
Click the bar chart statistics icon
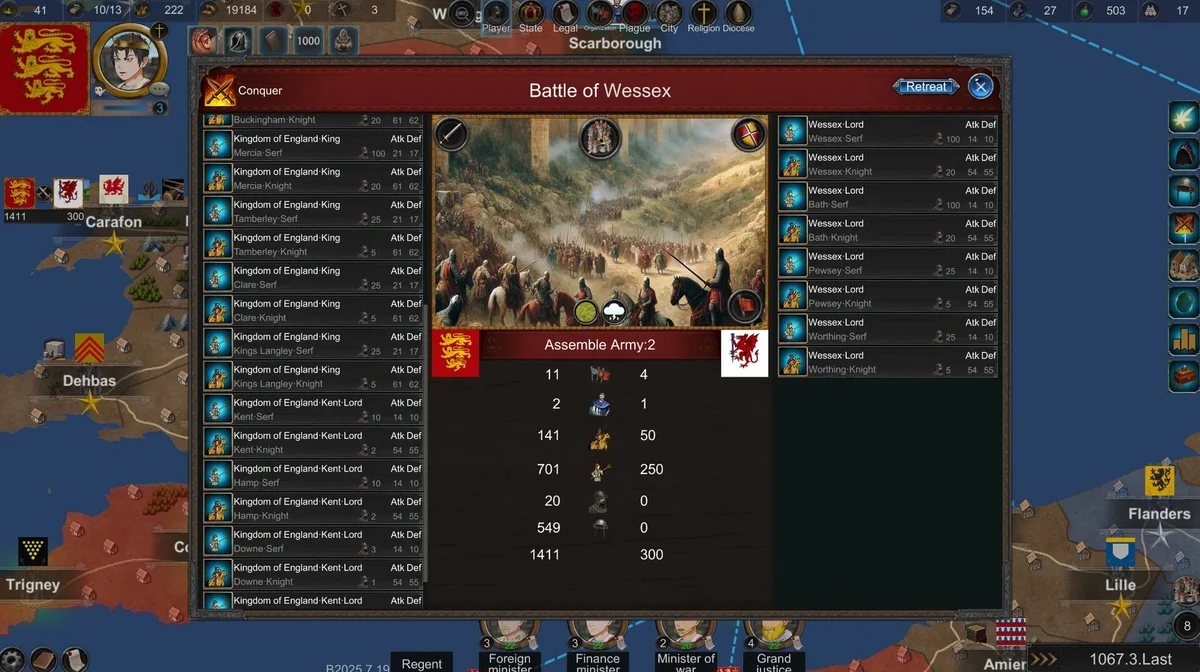coord(1184,339)
